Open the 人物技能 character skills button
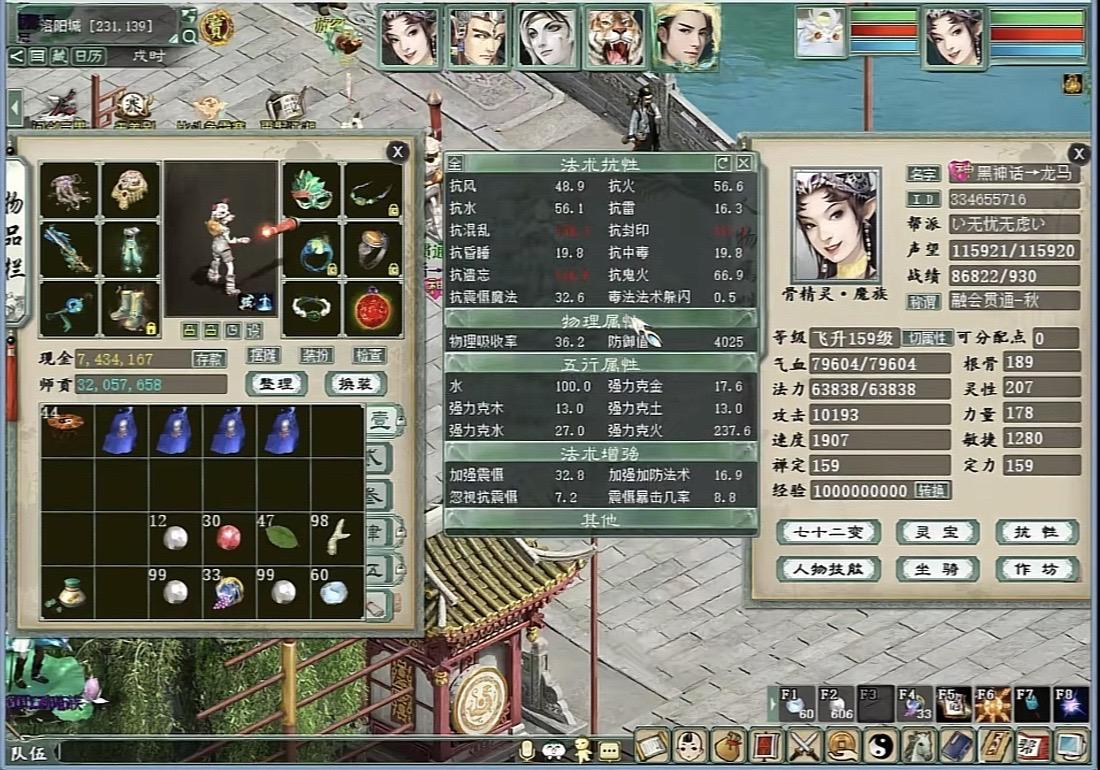The width and height of the screenshot is (1100, 770). [x=828, y=569]
